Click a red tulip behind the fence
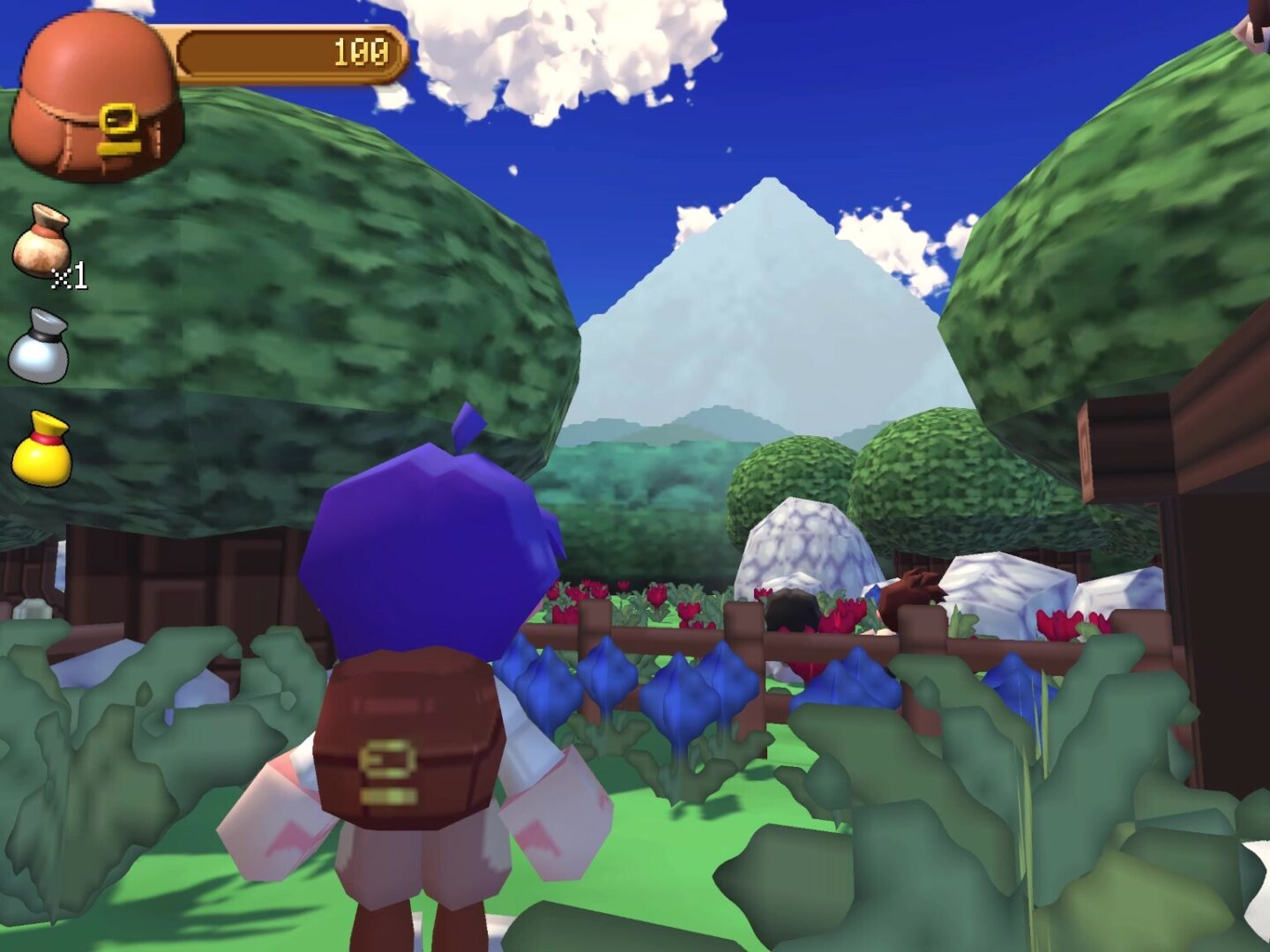The image size is (1270, 952). coord(657,599)
